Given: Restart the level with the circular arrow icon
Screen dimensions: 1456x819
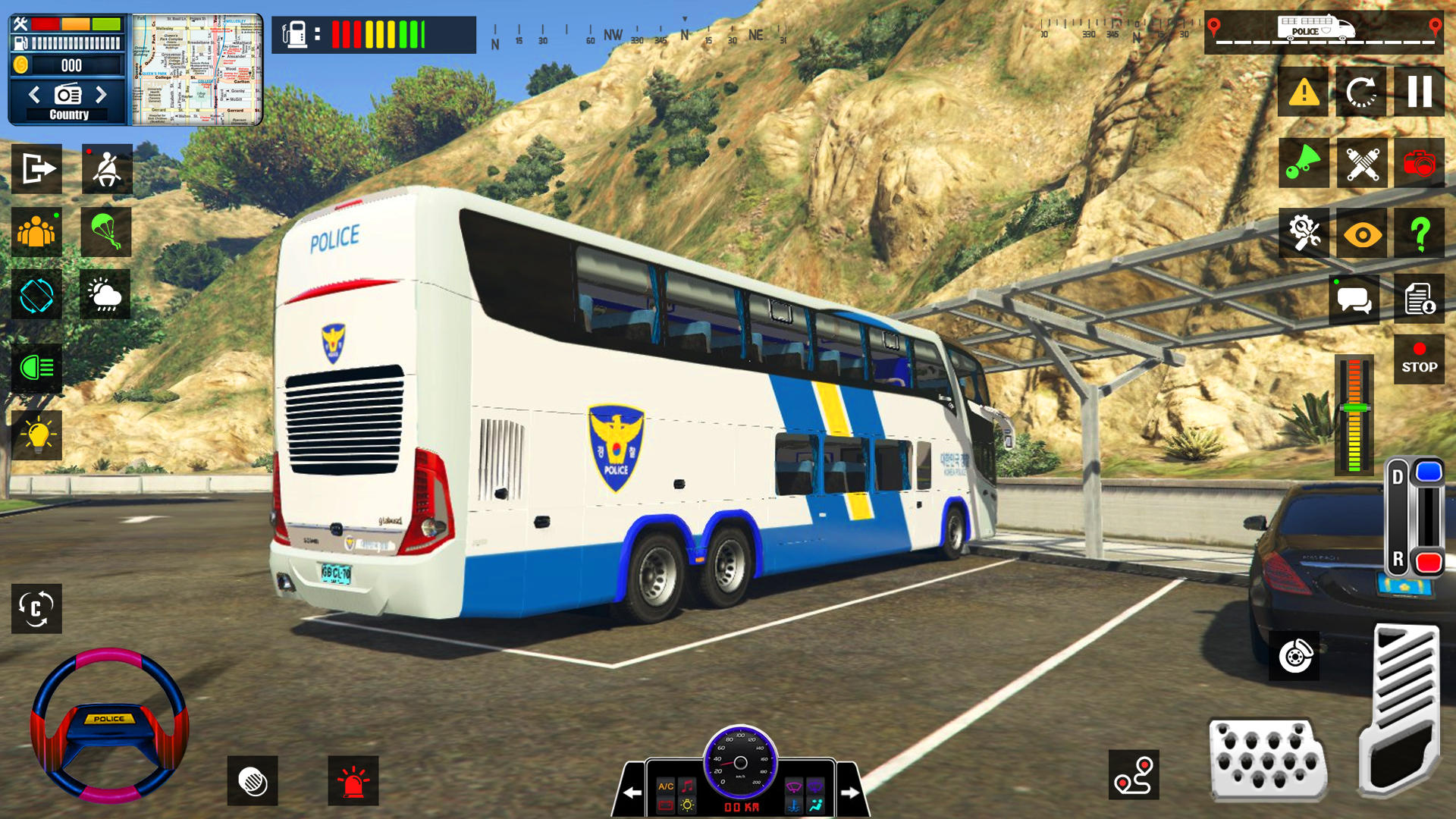Looking at the screenshot, I should pyautogui.click(x=1362, y=93).
